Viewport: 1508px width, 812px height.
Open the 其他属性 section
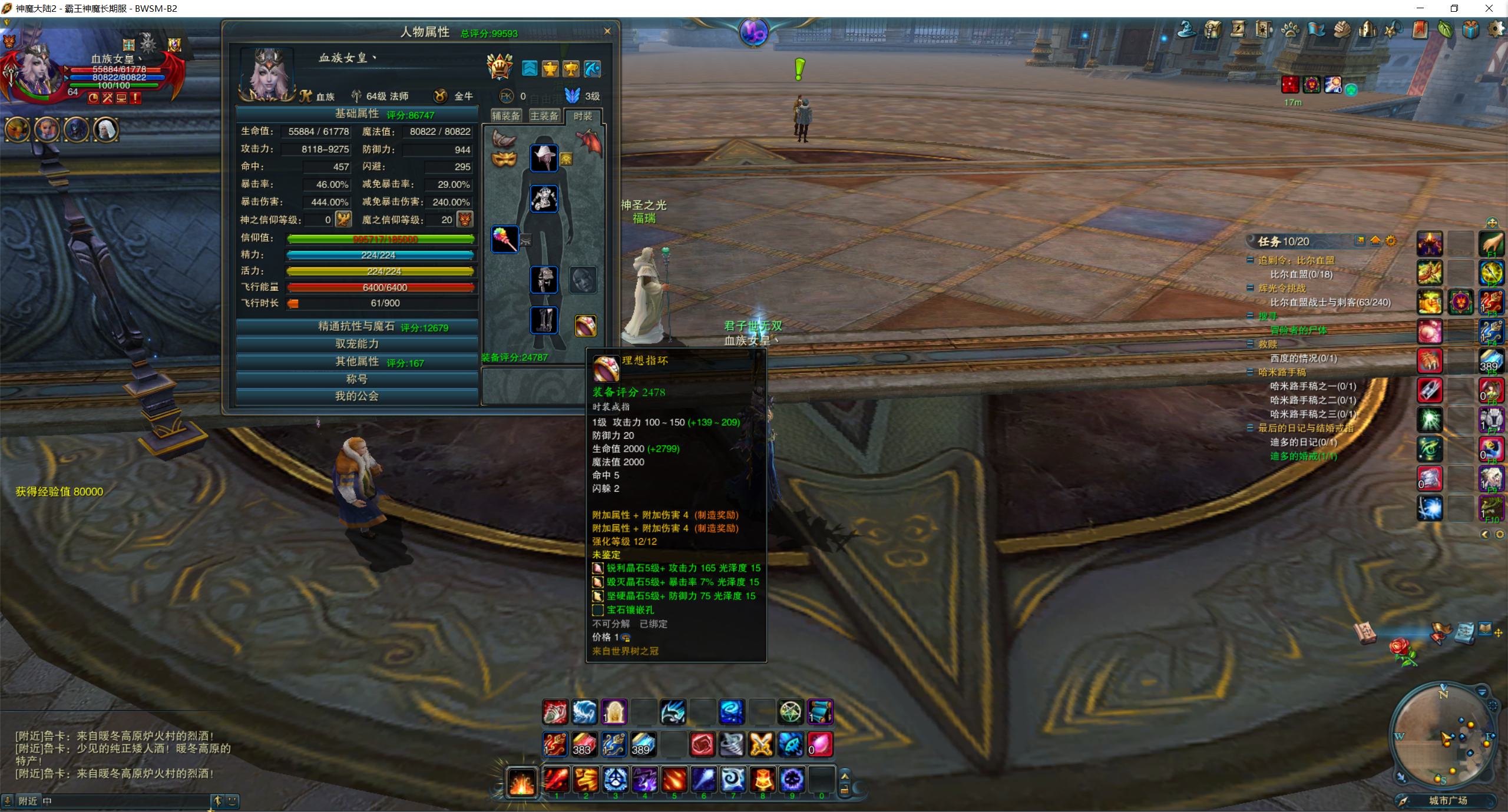click(357, 362)
